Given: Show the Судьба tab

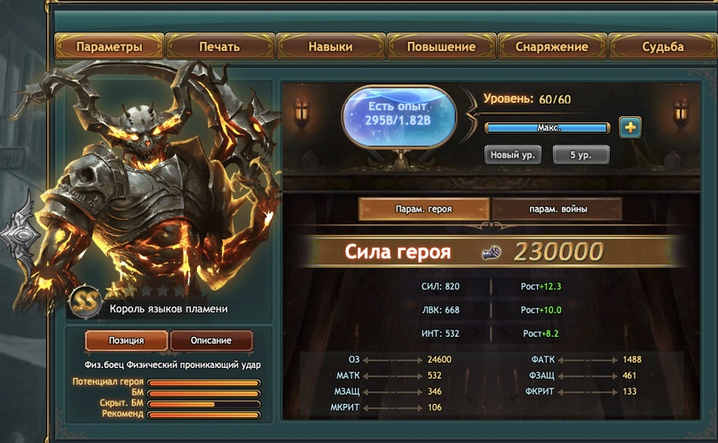Looking at the screenshot, I should [x=664, y=46].
